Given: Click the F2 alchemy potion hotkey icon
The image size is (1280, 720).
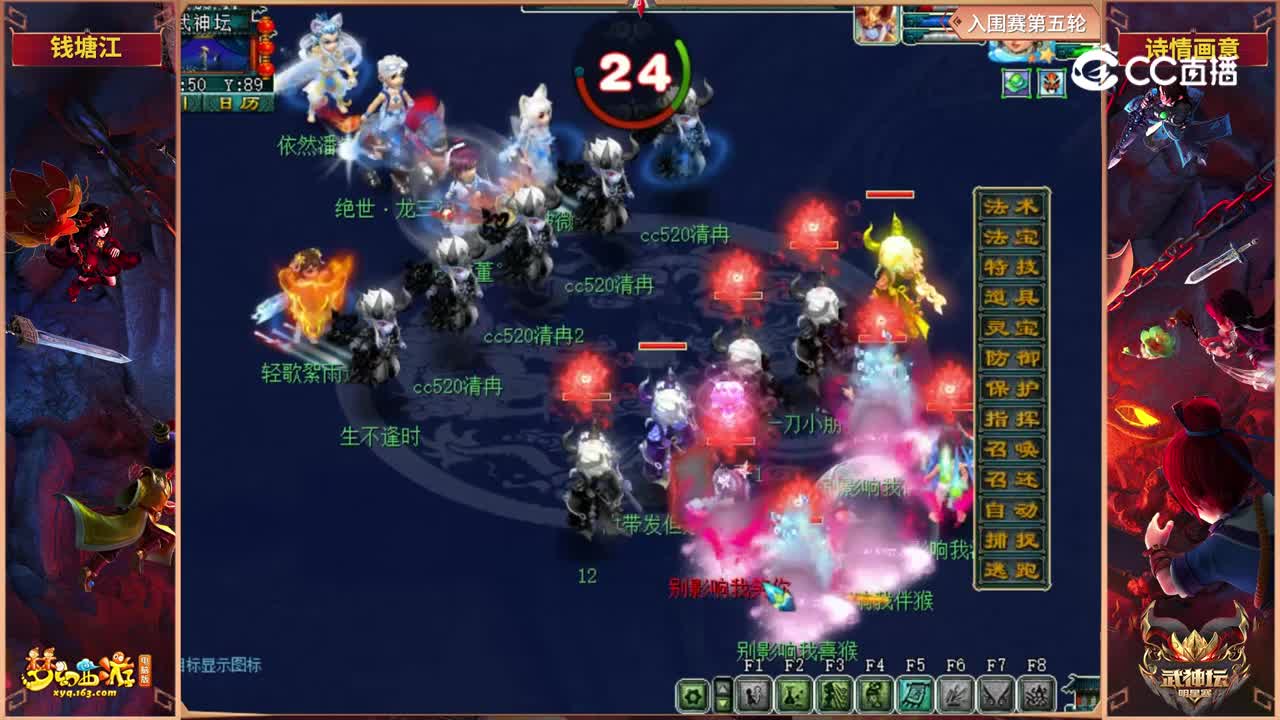Looking at the screenshot, I should [x=794, y=692].
